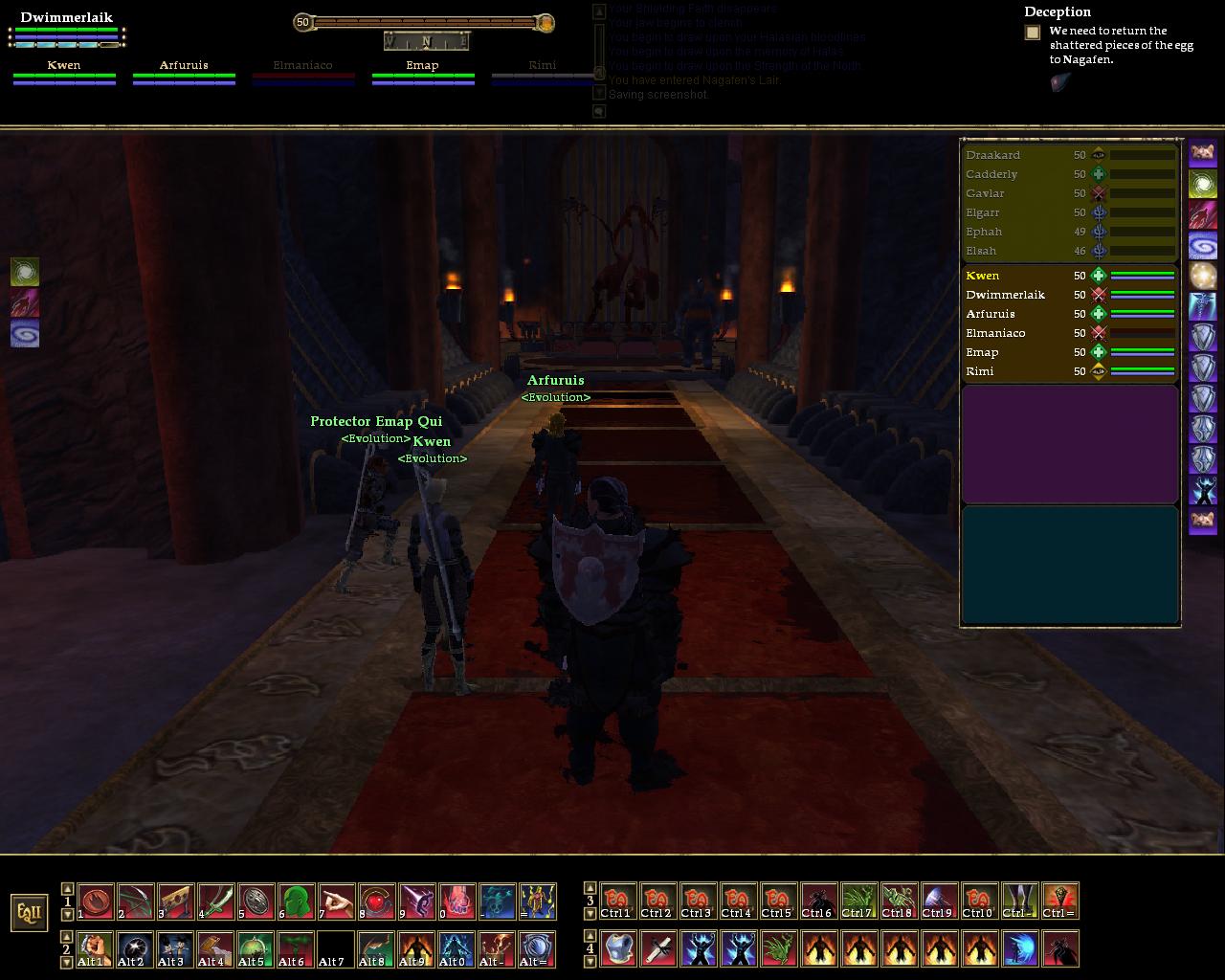Select the rolled scroll icon in hotbar 4
Image resolution: width=1225 pixels, height=980 pixels.
(657, 949)
